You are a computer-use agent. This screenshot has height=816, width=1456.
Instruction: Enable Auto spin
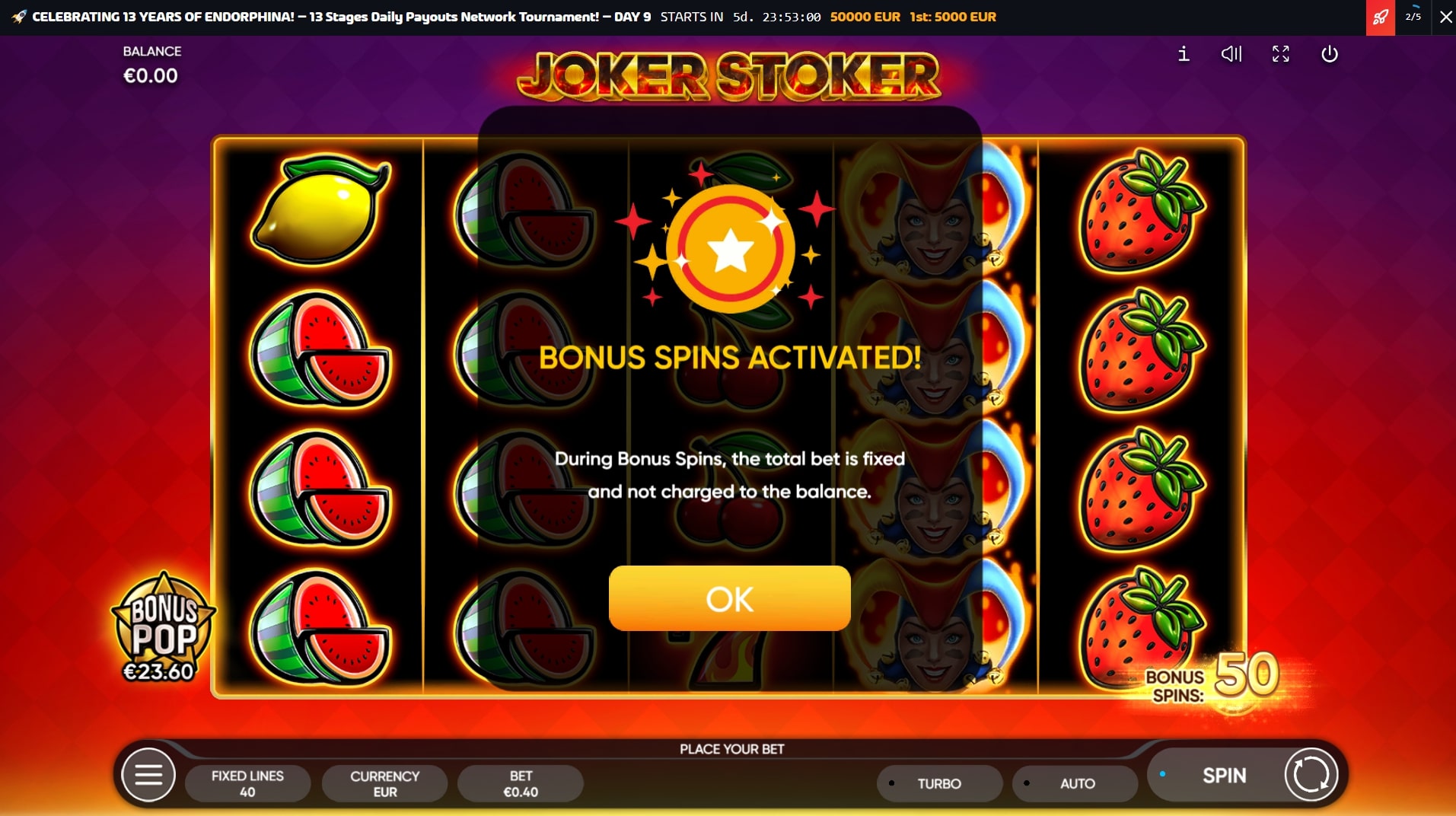point(1076,783)
